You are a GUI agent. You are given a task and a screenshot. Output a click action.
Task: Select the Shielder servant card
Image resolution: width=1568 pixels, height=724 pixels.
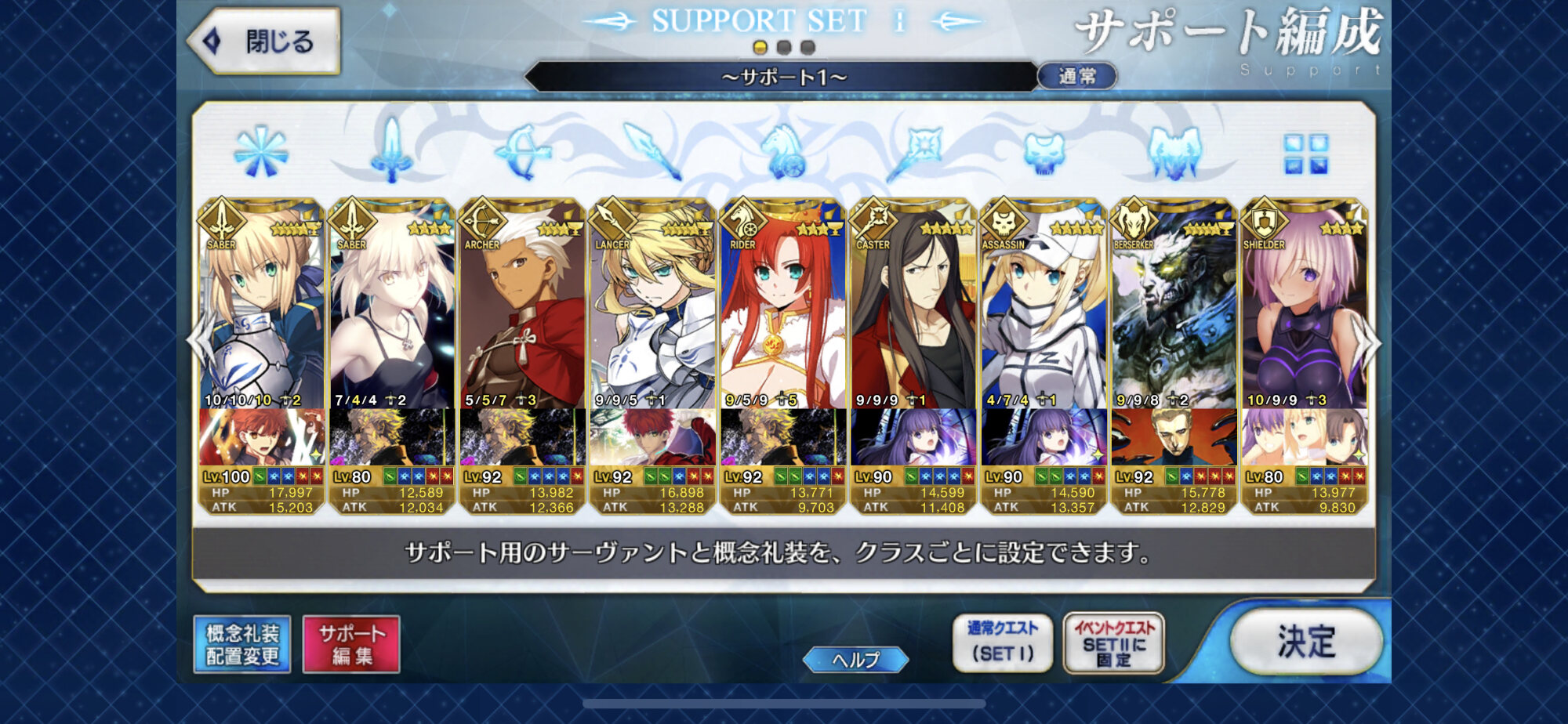[1304, 313]
